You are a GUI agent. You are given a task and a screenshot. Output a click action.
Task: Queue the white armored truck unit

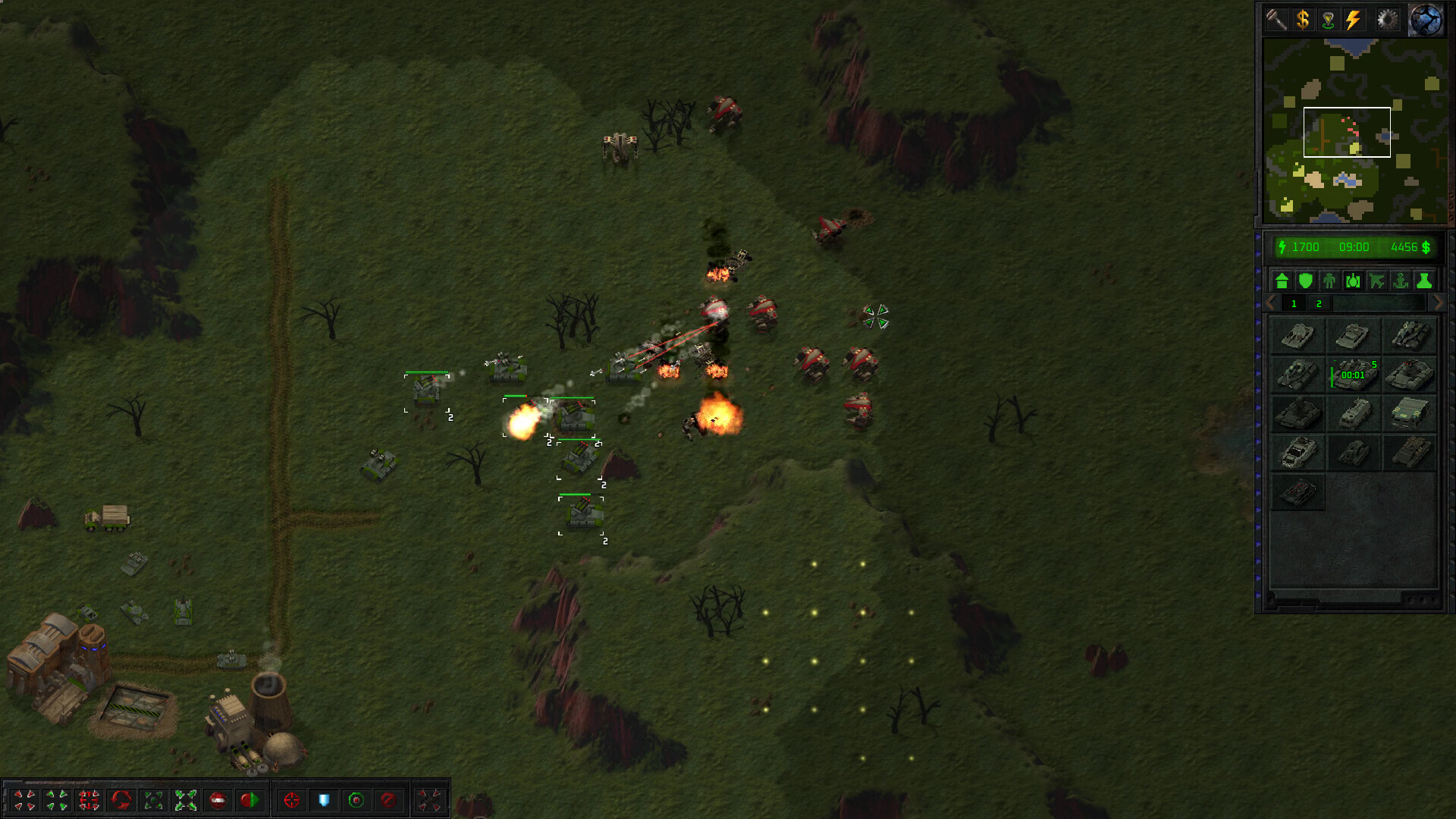pos(1298,453)
